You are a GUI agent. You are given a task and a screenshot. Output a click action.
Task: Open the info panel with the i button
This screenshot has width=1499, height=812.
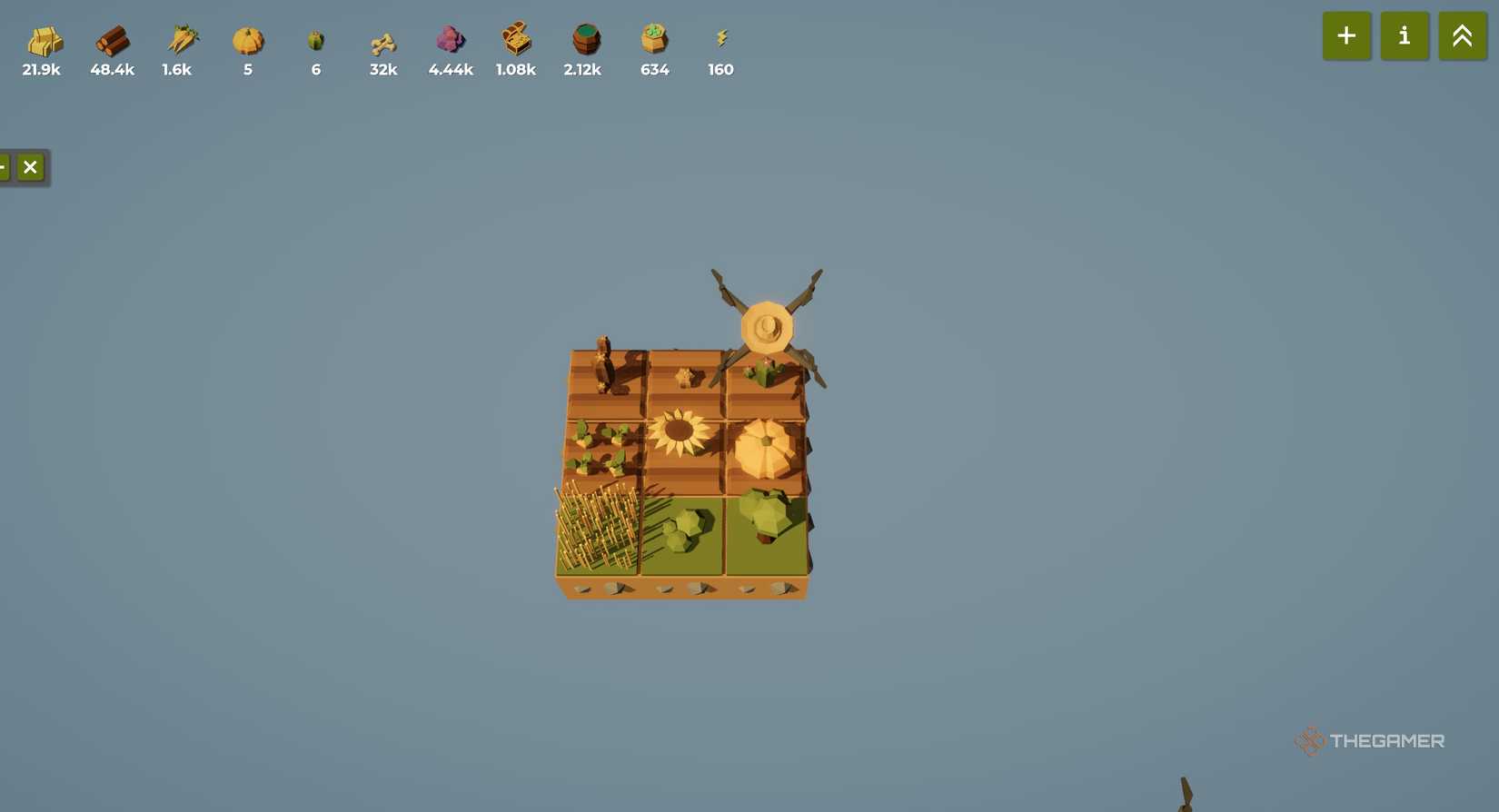[x=1405, y=35]
